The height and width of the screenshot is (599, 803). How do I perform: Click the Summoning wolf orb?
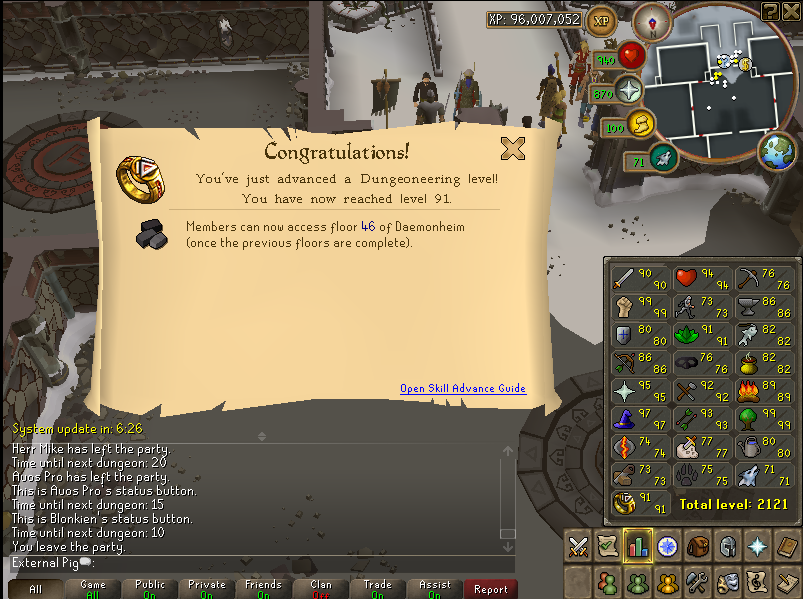664,158
